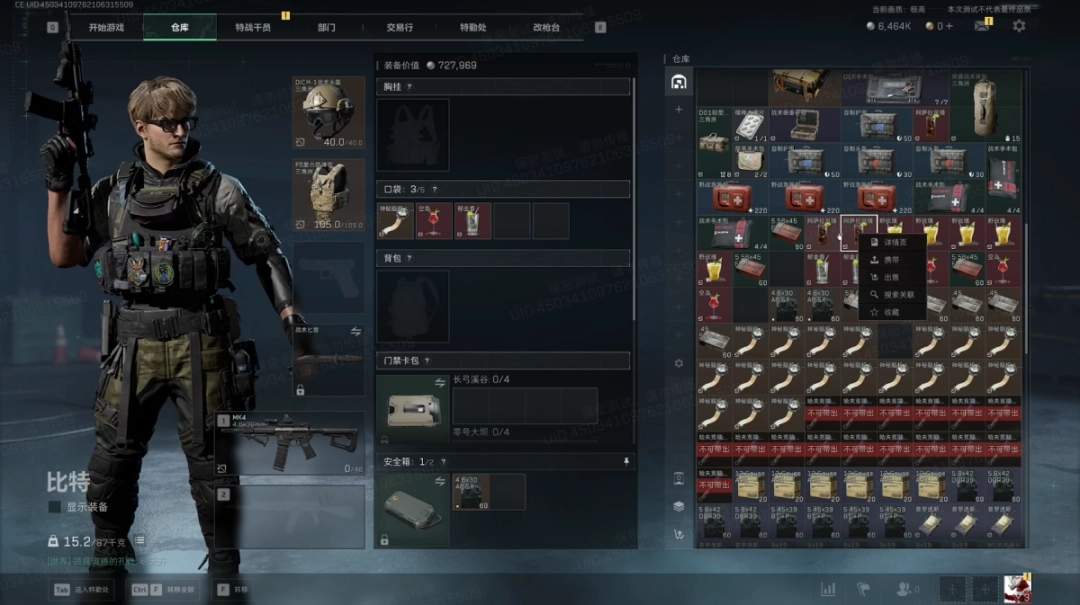Select the 特勤处 tab
Screen dimensions: 1080x605
click(x=473, y=27)
